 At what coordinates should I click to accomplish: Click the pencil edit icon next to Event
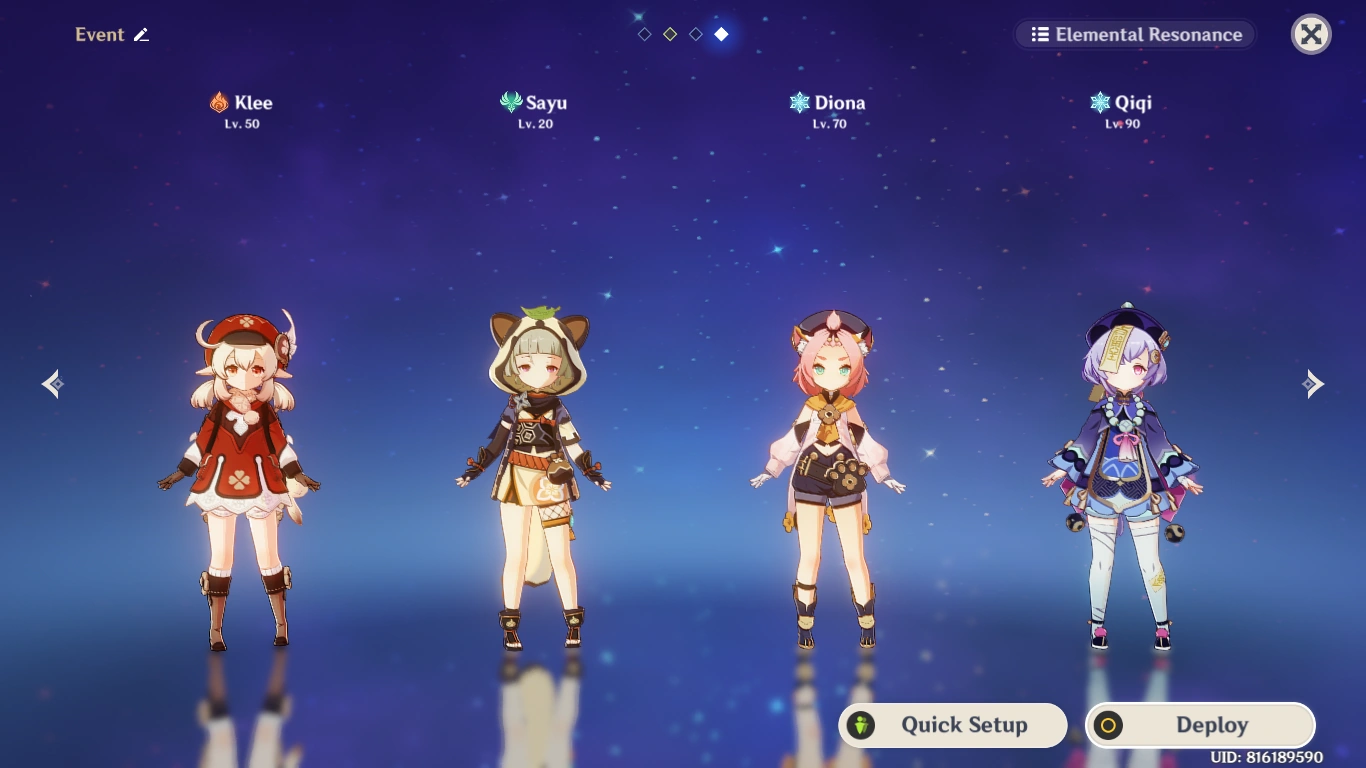141,34
